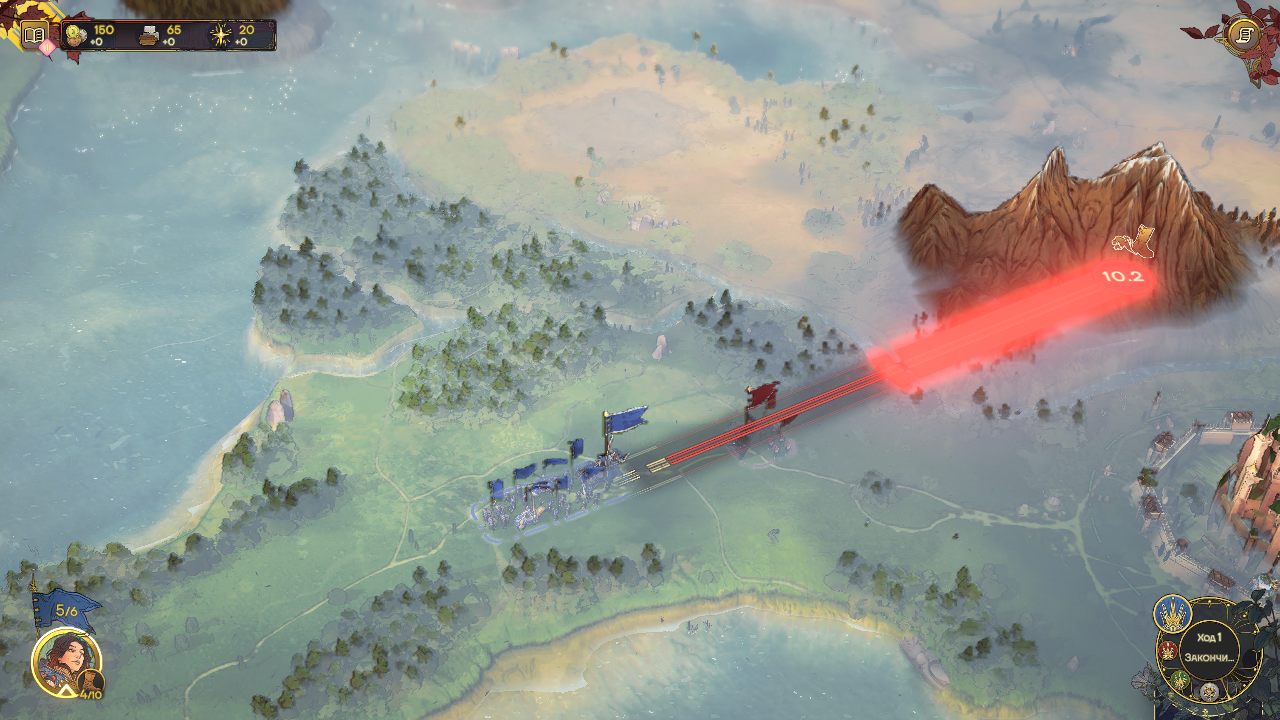This screenshot has height=720, width=1280.
Task: Open the journal book icon
Action: coord(35,36)
